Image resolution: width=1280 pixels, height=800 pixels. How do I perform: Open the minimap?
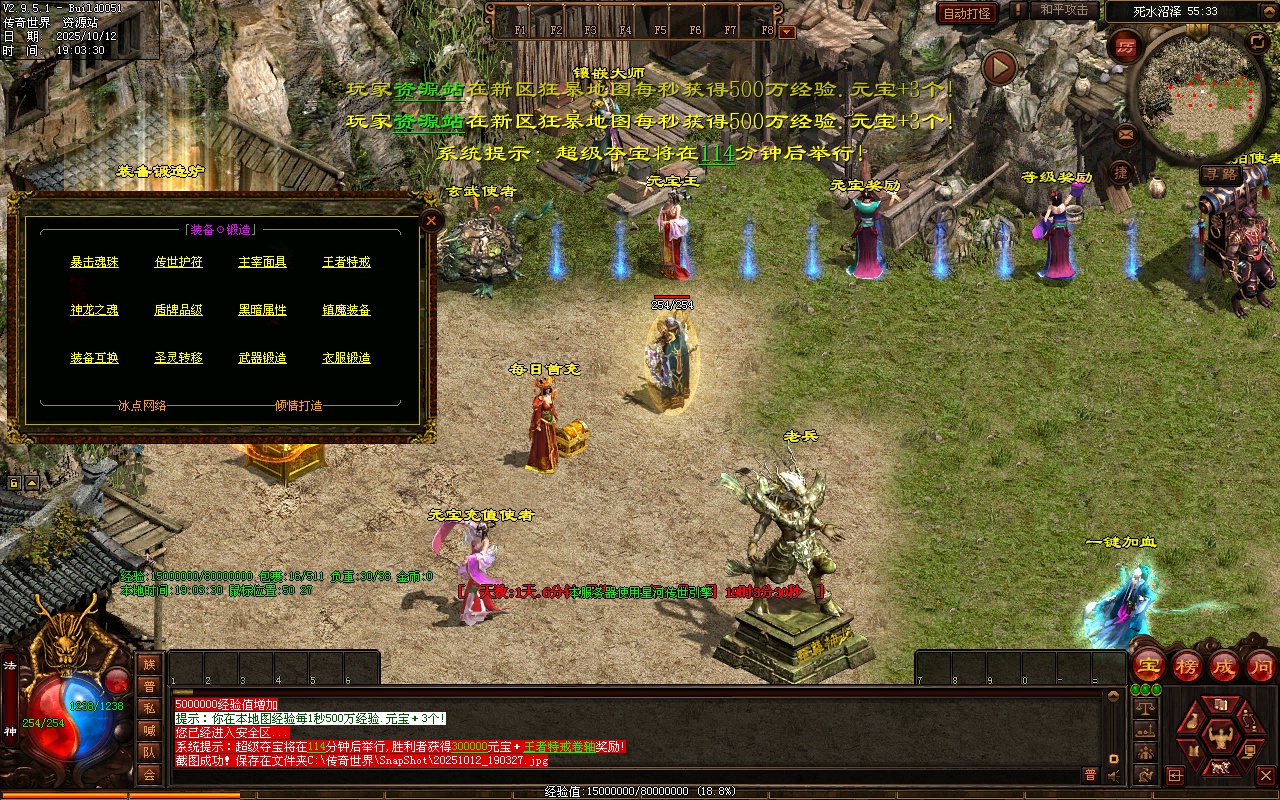[1198, 95]
